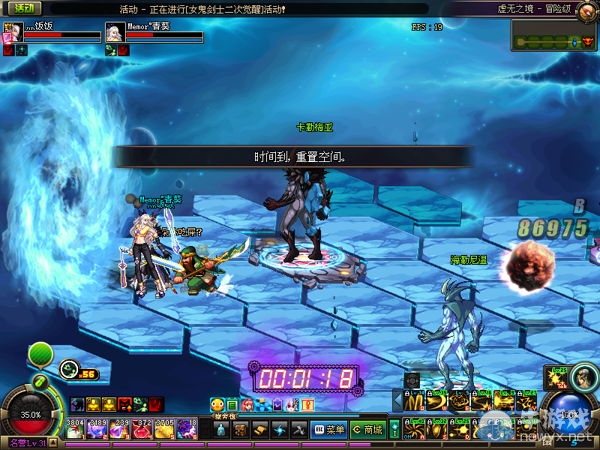
Task: Open the 菜单 menu button
Action: tap(331, 429)
